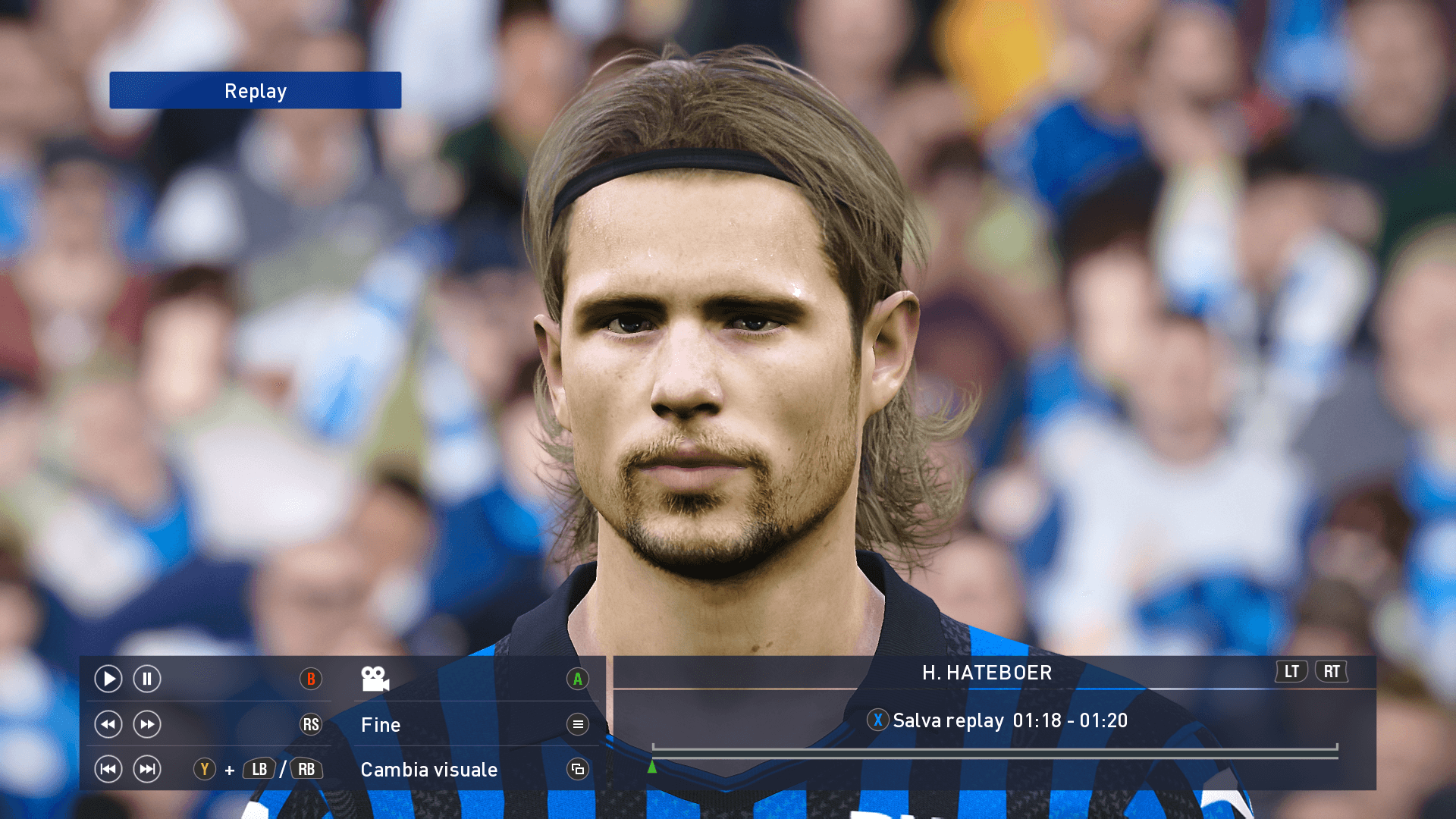Skip to the replay end
The image size is (1456, 819).
click(147, 769)
